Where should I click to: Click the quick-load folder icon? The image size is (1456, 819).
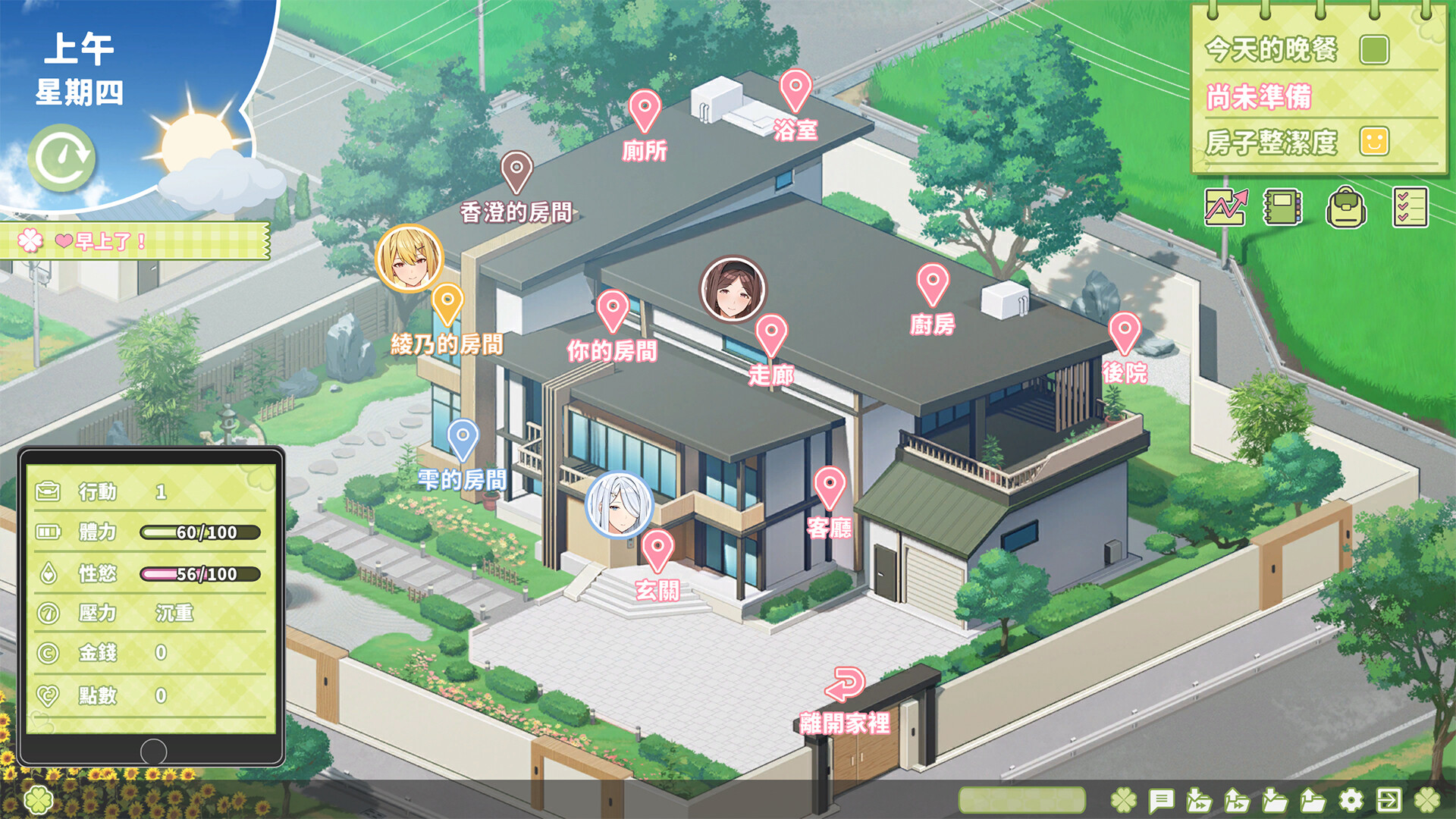tap(1238, 798)
